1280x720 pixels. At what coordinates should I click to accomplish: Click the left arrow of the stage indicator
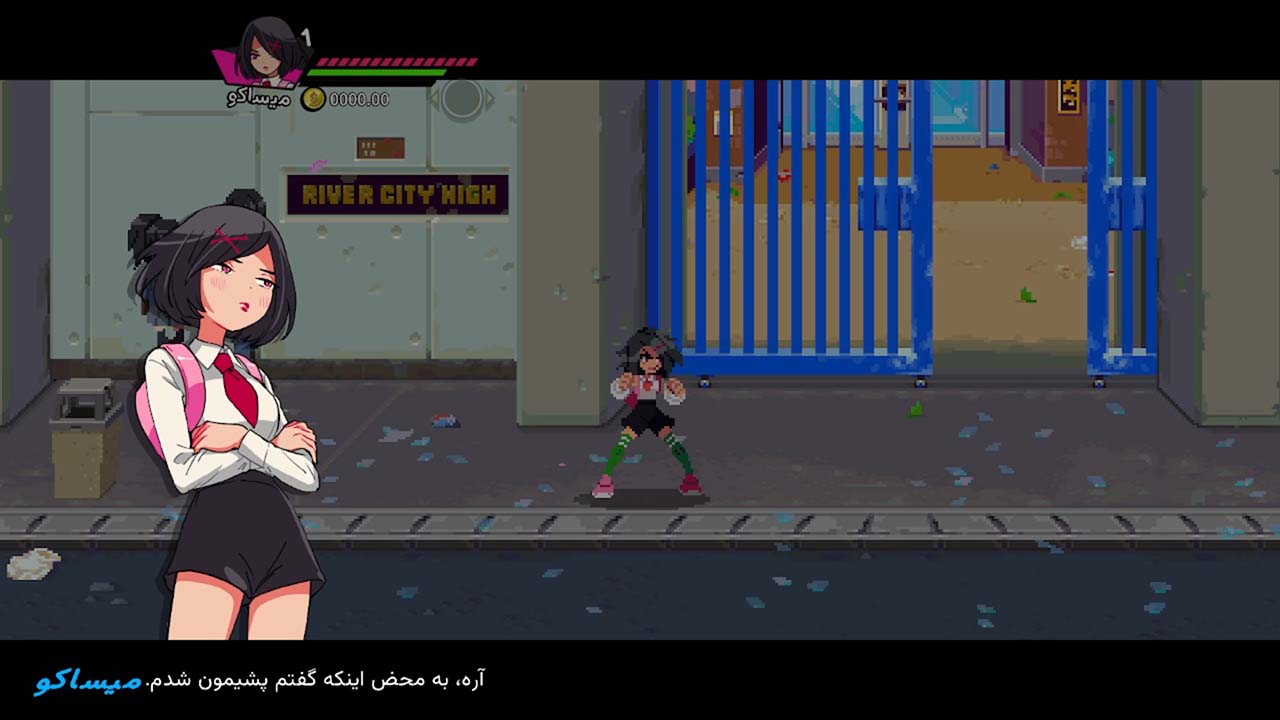point(436,97)
